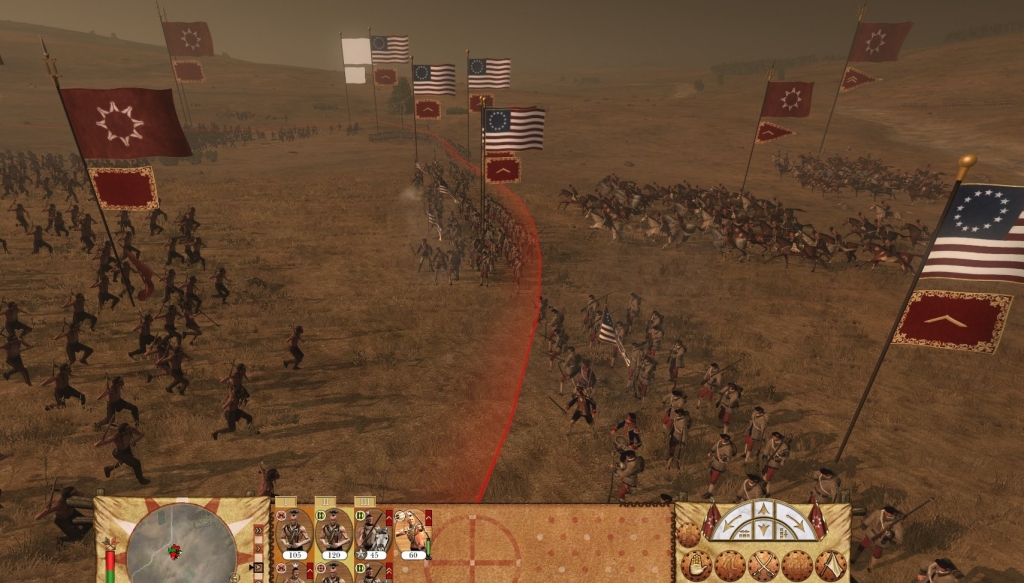Select unit group tab II

[x=325, y=501]
